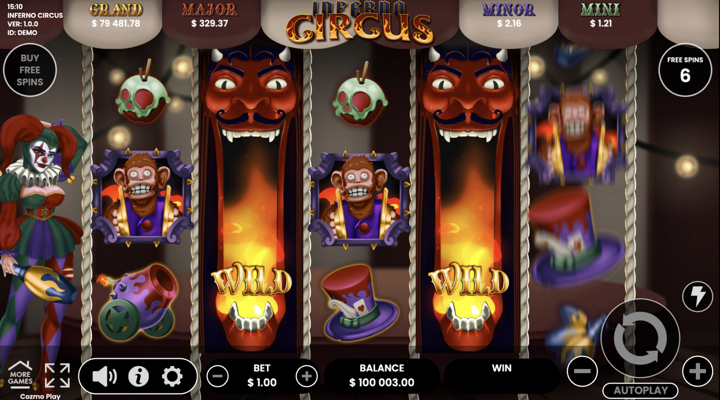Increase the bet amount
720x400 pixels.
(x=307, y=376)
